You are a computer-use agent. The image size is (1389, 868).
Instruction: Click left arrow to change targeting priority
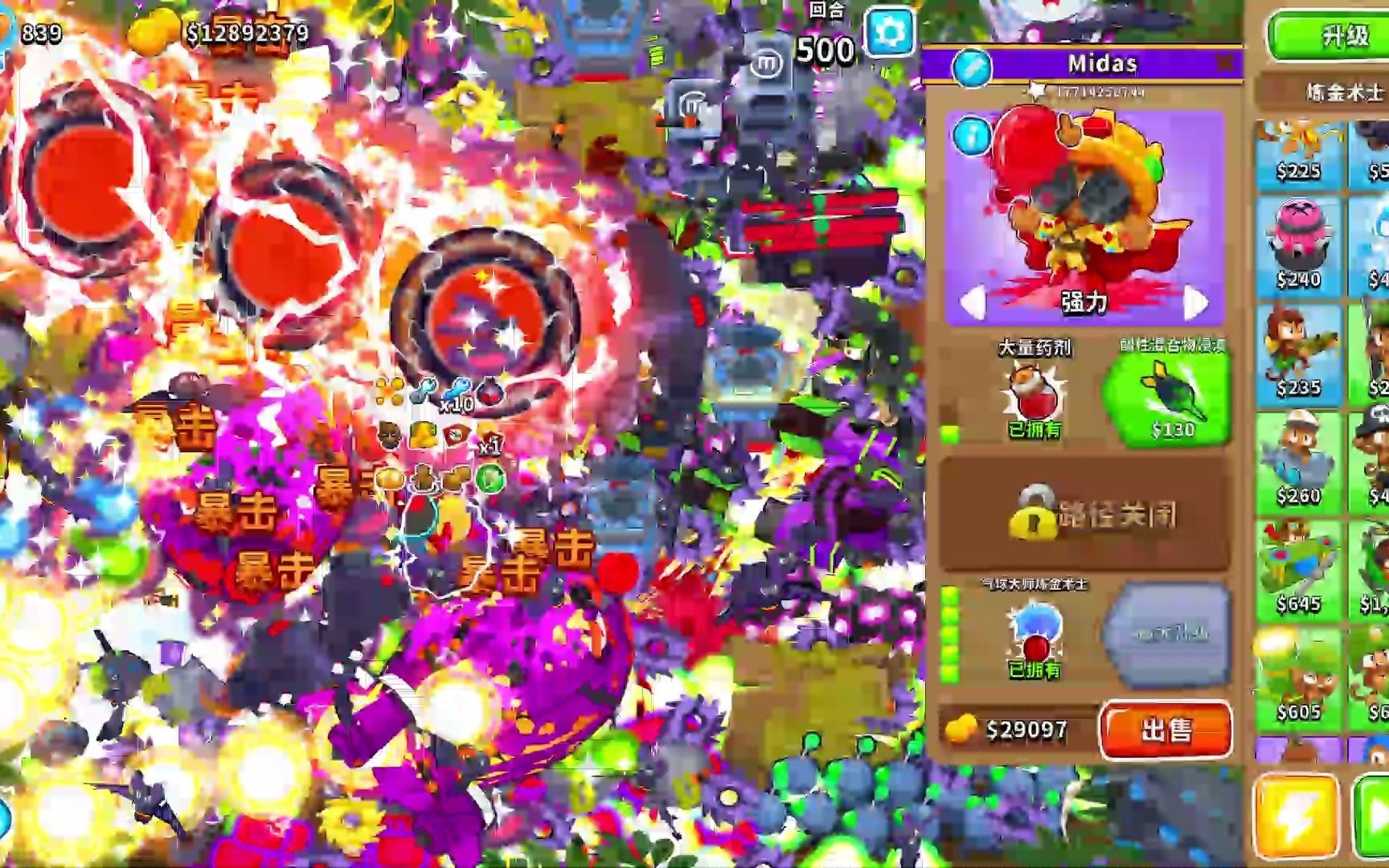pos(975,304)
